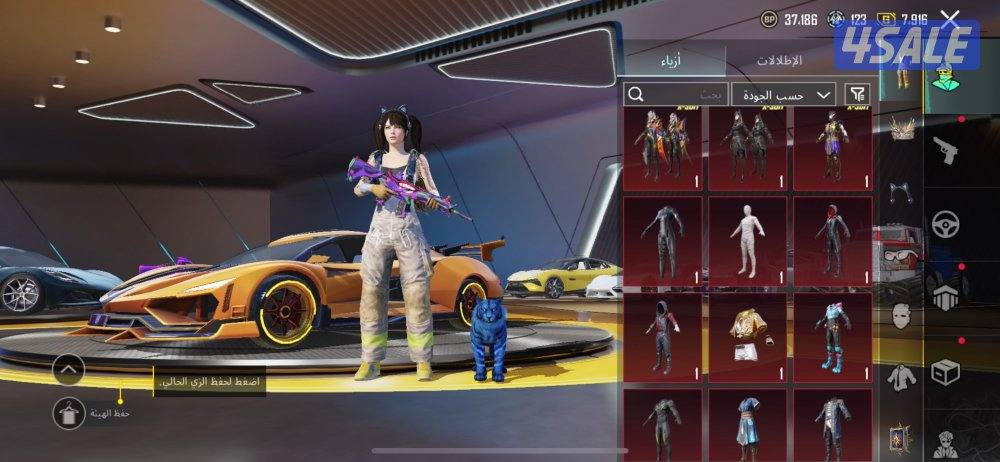Show the jacket tops subcategory
The height and width of the screenshot is (462, 1000).
(x=901, y=378)
